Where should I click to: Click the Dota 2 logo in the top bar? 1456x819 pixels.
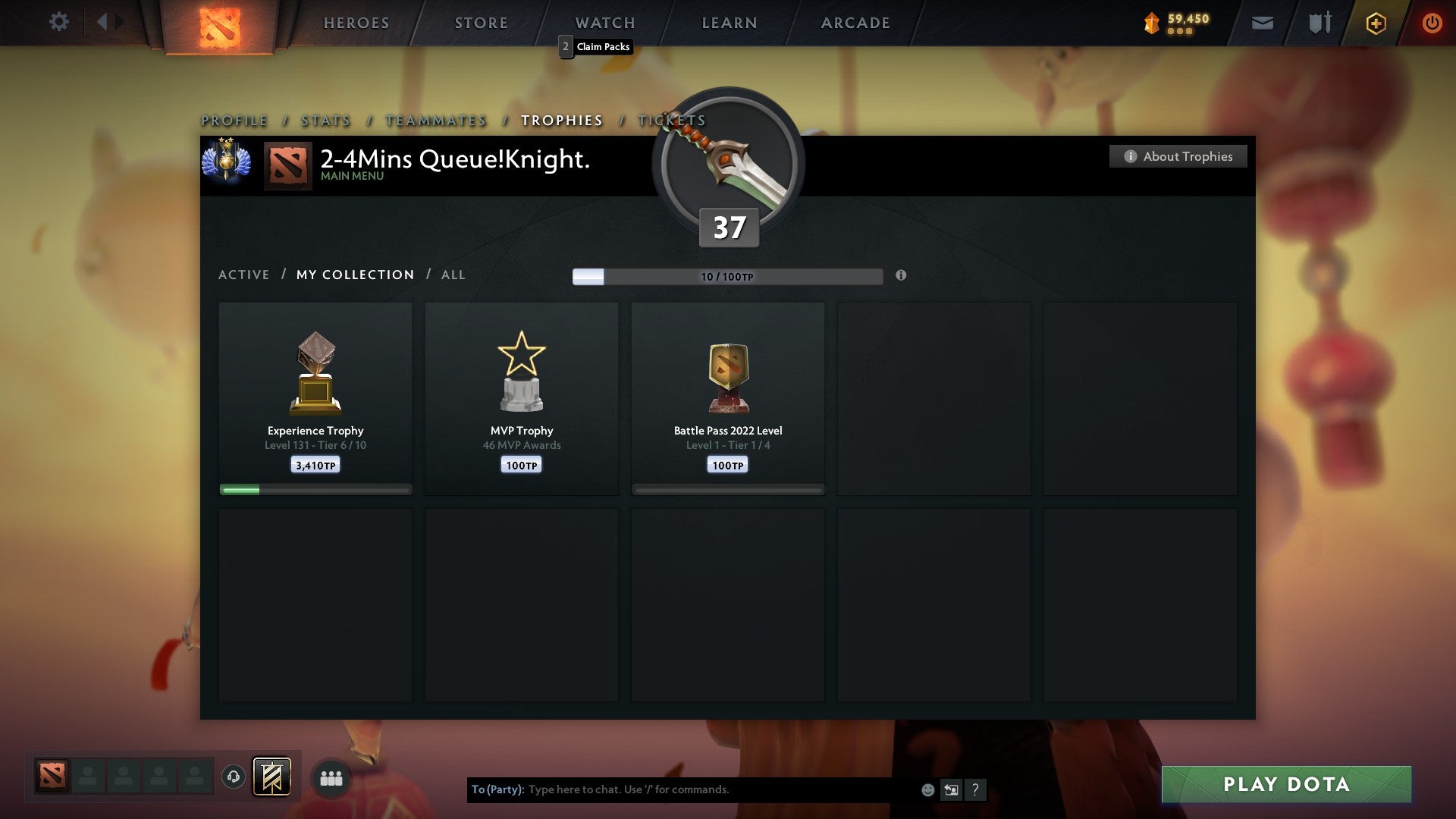click(218, 23)
